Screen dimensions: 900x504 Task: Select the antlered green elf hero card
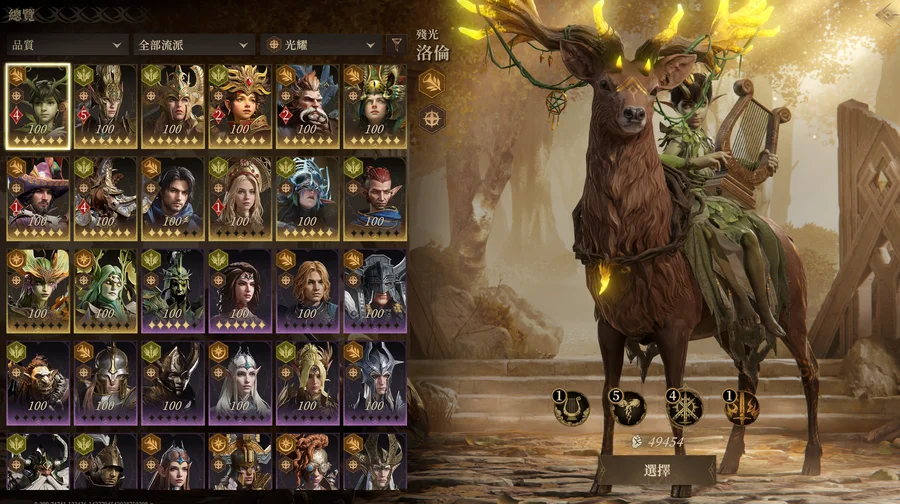[38, 106]
